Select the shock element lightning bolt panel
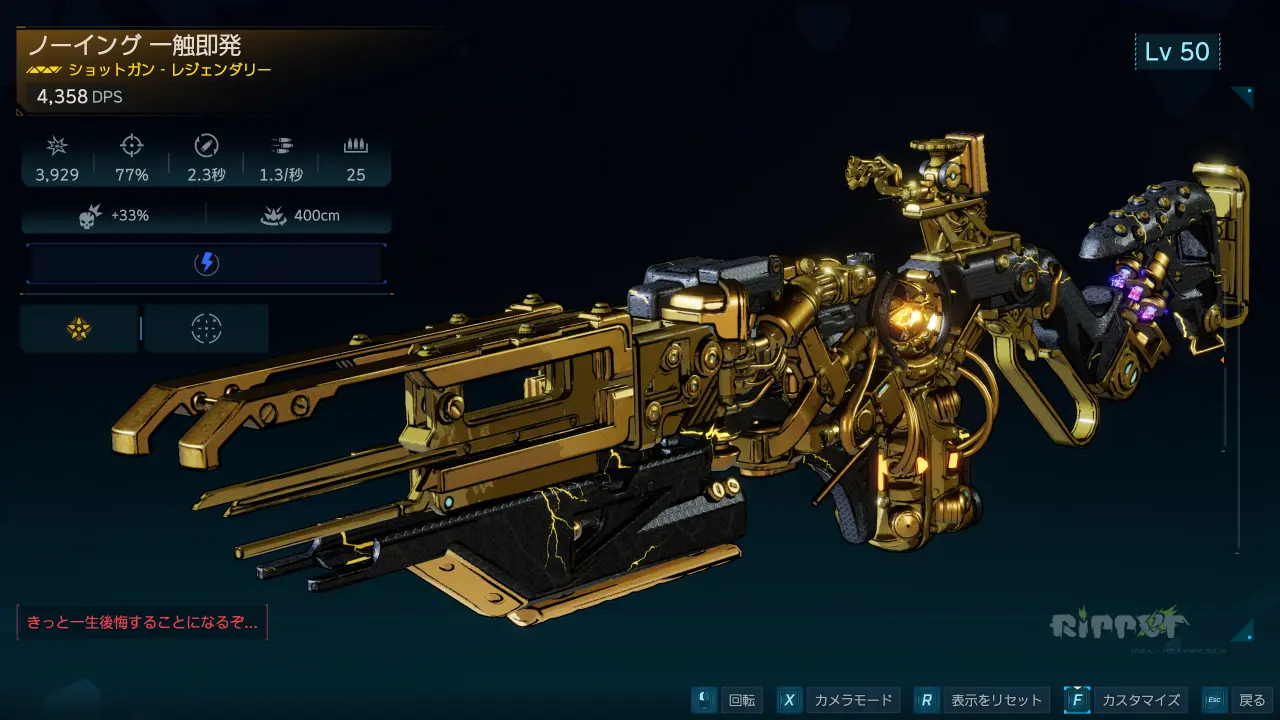Screen dimensions: 1280x720 [205, 263]
